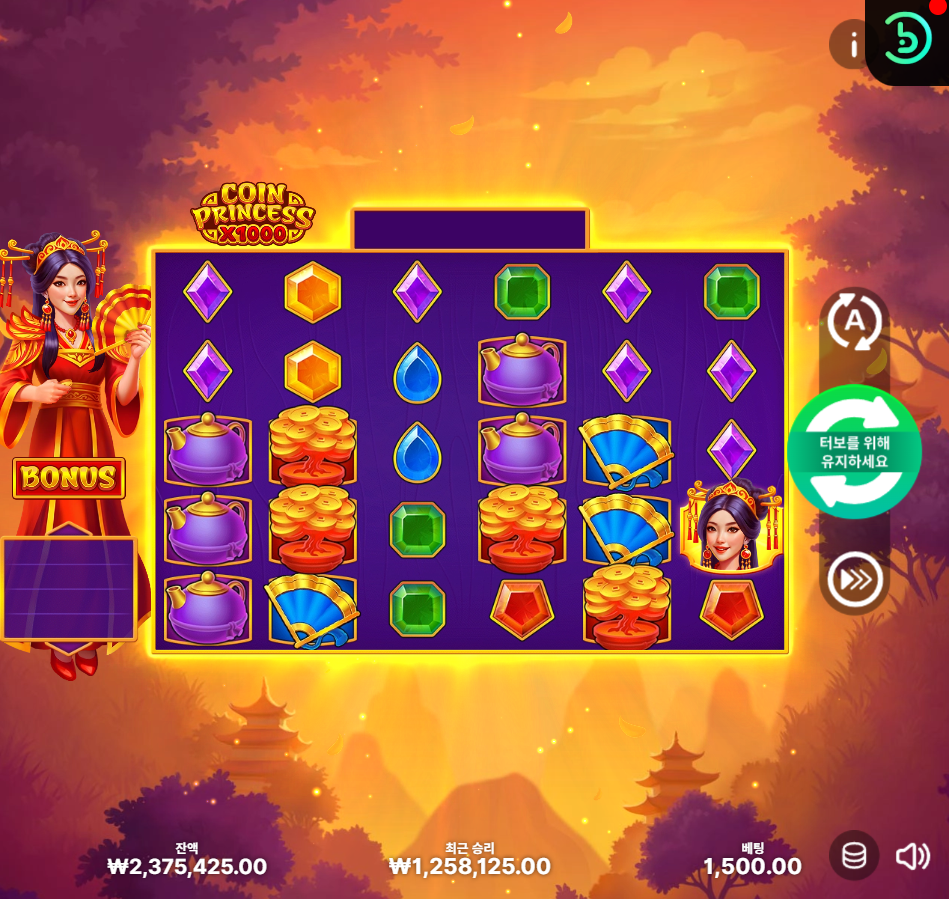
Task: Open the game info panel
Action: tap(853, 45)
